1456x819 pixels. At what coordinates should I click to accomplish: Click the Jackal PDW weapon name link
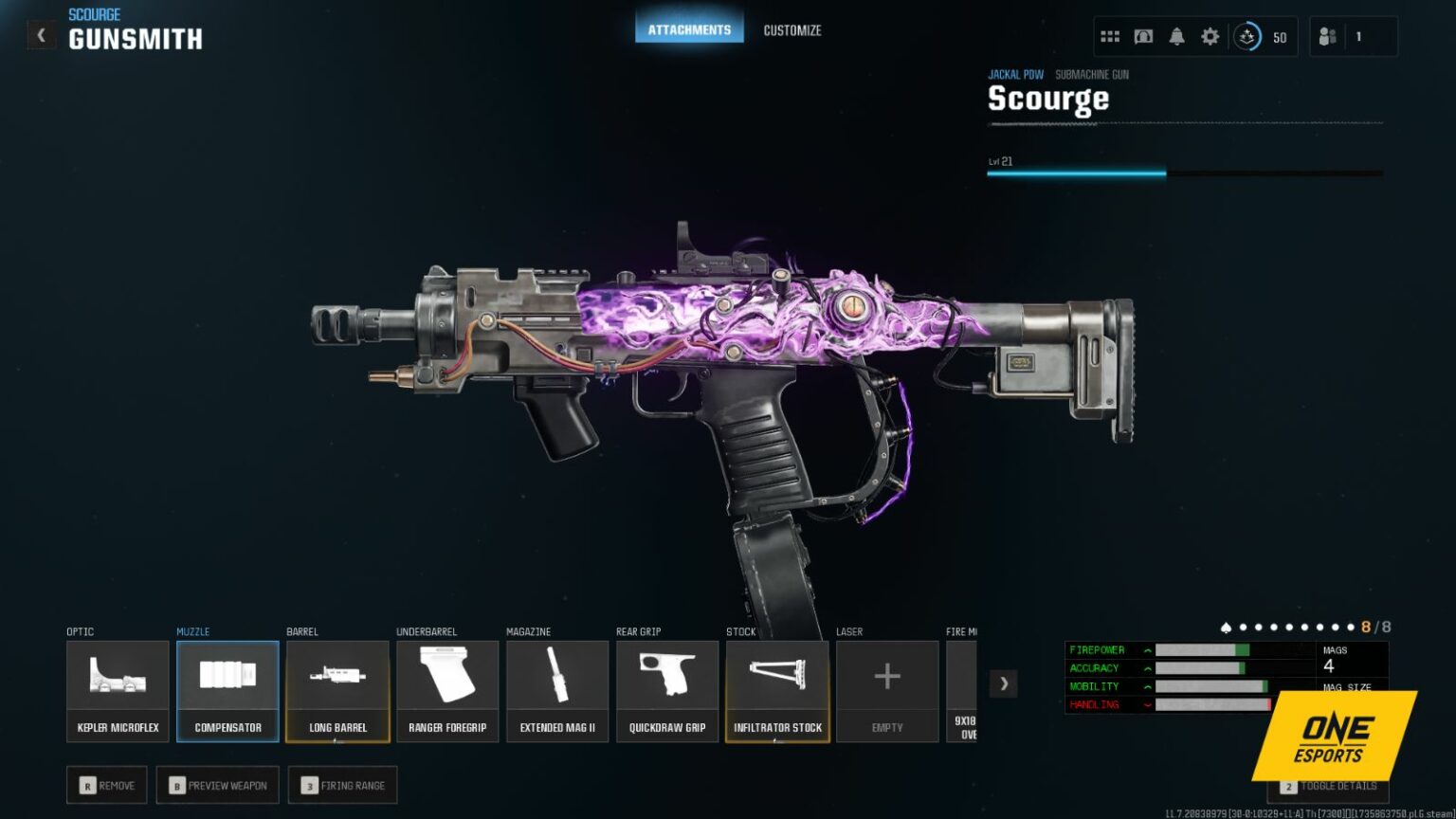(x=1015, y=74)
